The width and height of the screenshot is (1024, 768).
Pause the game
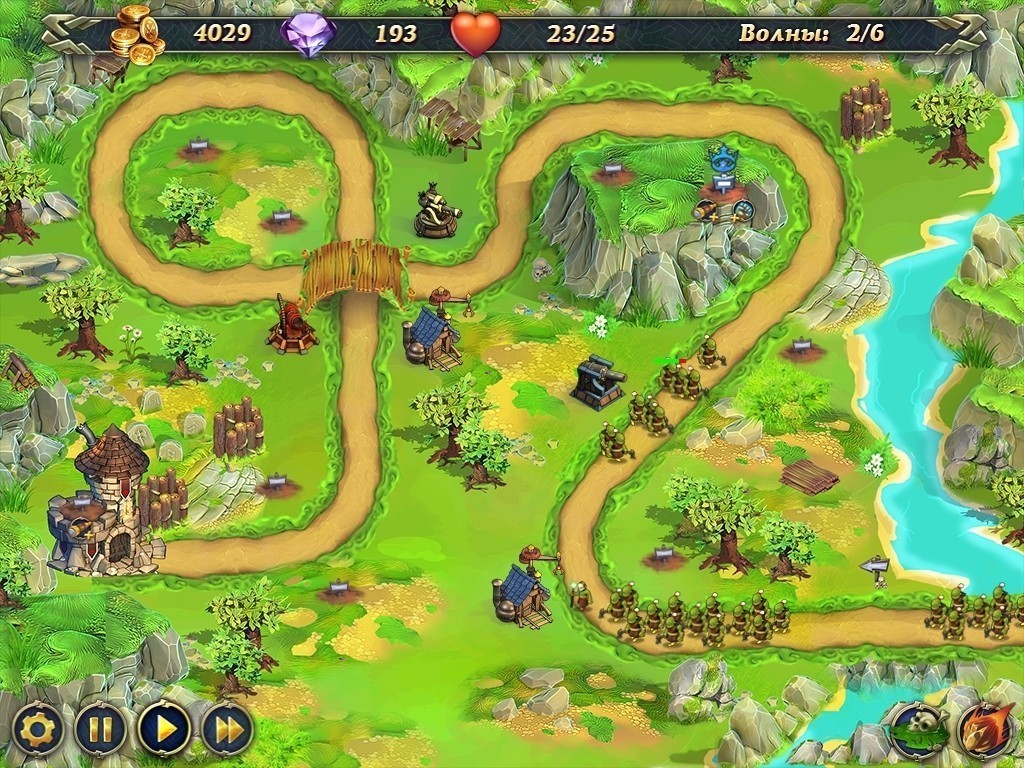pos(100,729)
